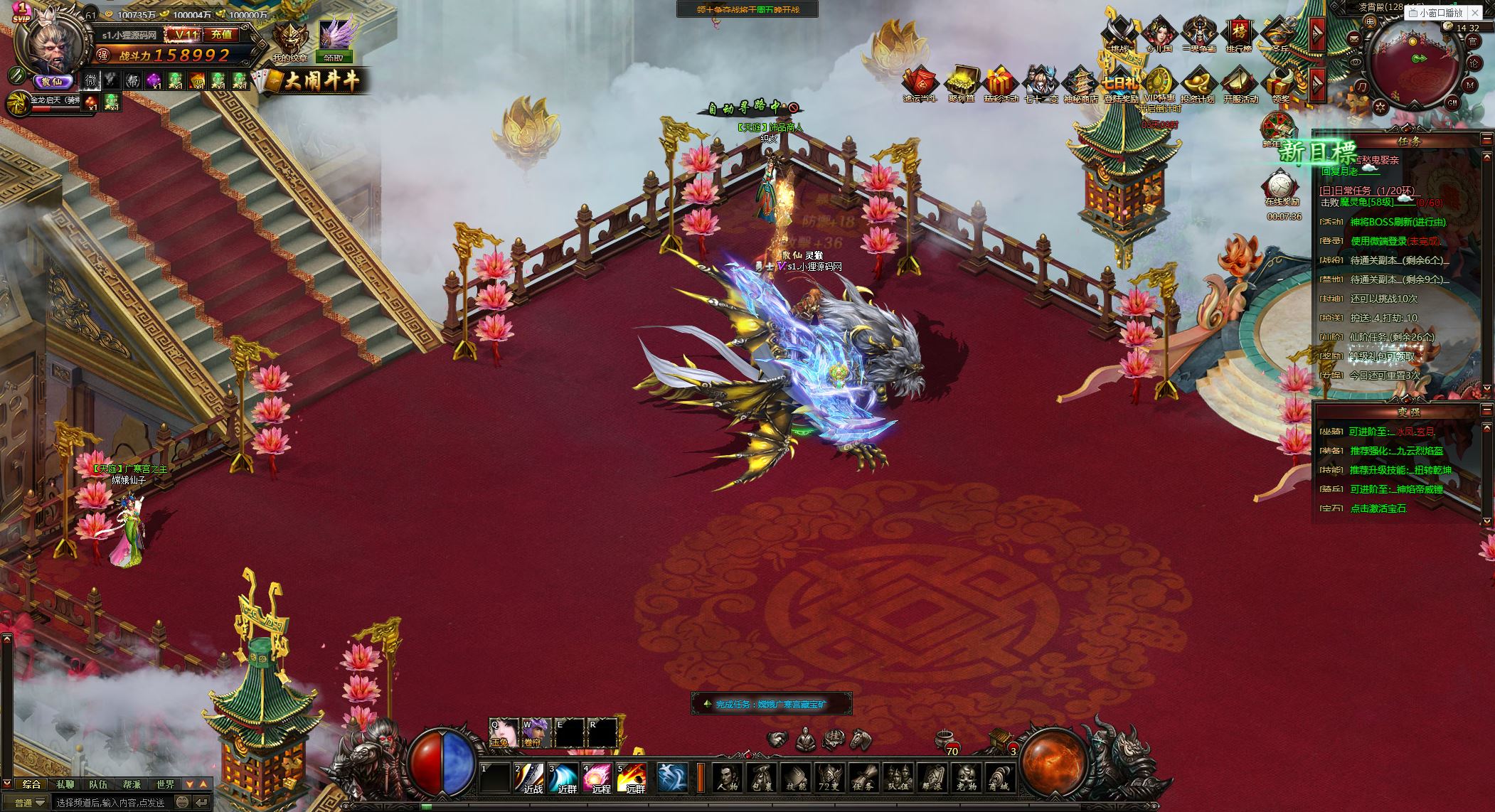Open 登陆奖励 seven-day gift icon
The height and width of the screenshot is (812, 1495).
(x=1120, y=85)
